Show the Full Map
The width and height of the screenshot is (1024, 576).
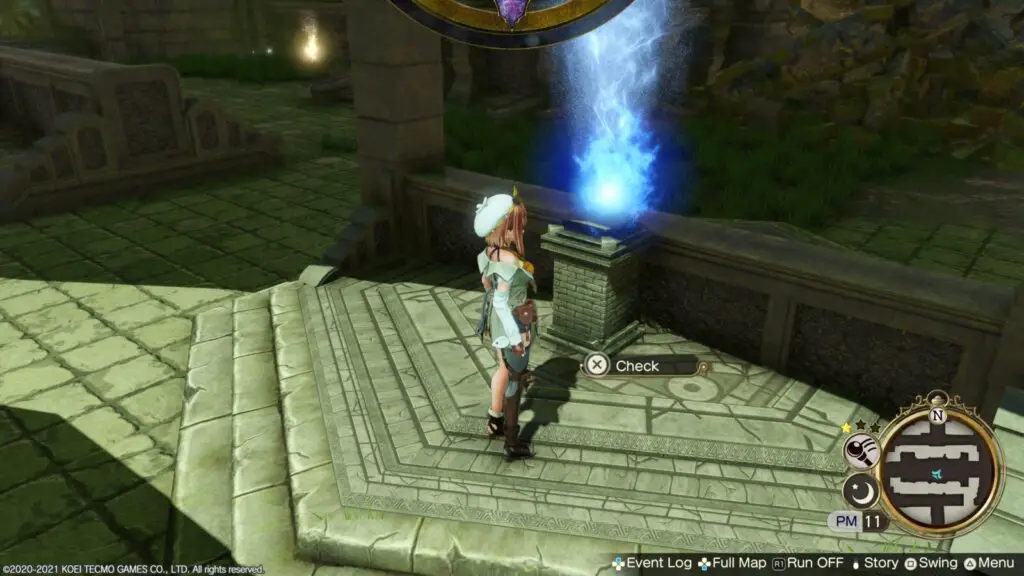[x=736, y=563]
